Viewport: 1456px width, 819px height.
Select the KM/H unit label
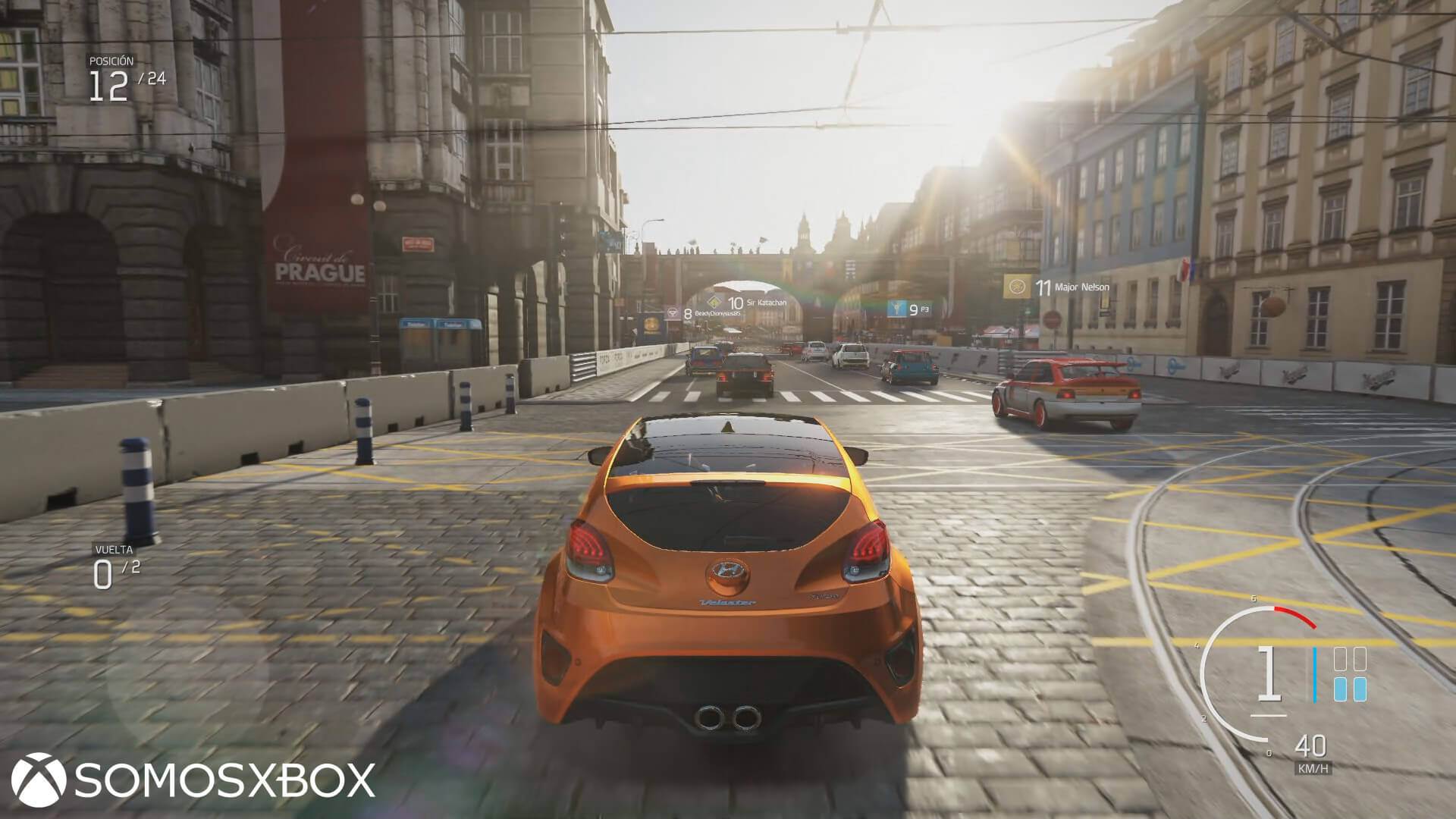click(1313, 768)
